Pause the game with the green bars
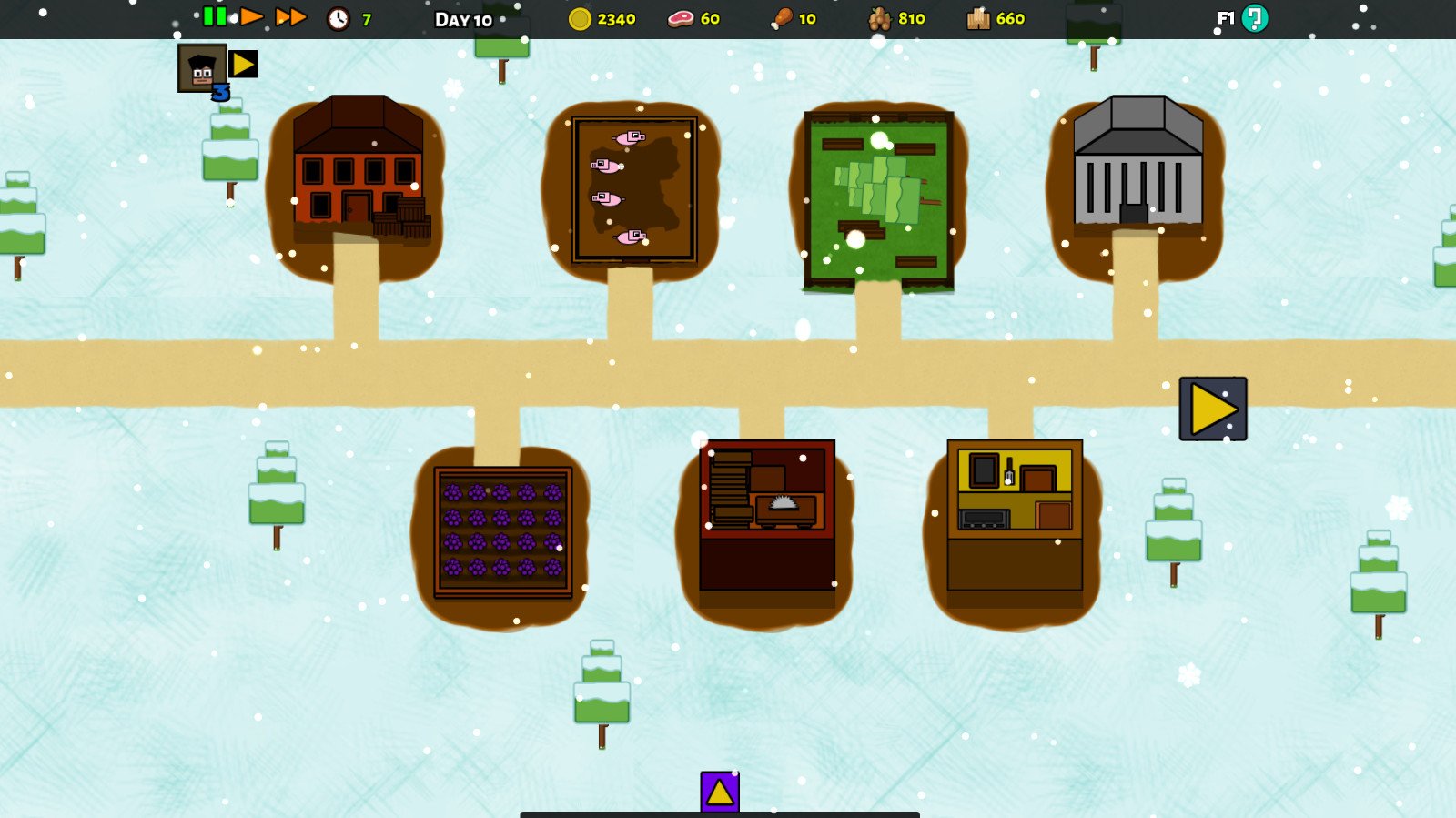 click(215, 16)
